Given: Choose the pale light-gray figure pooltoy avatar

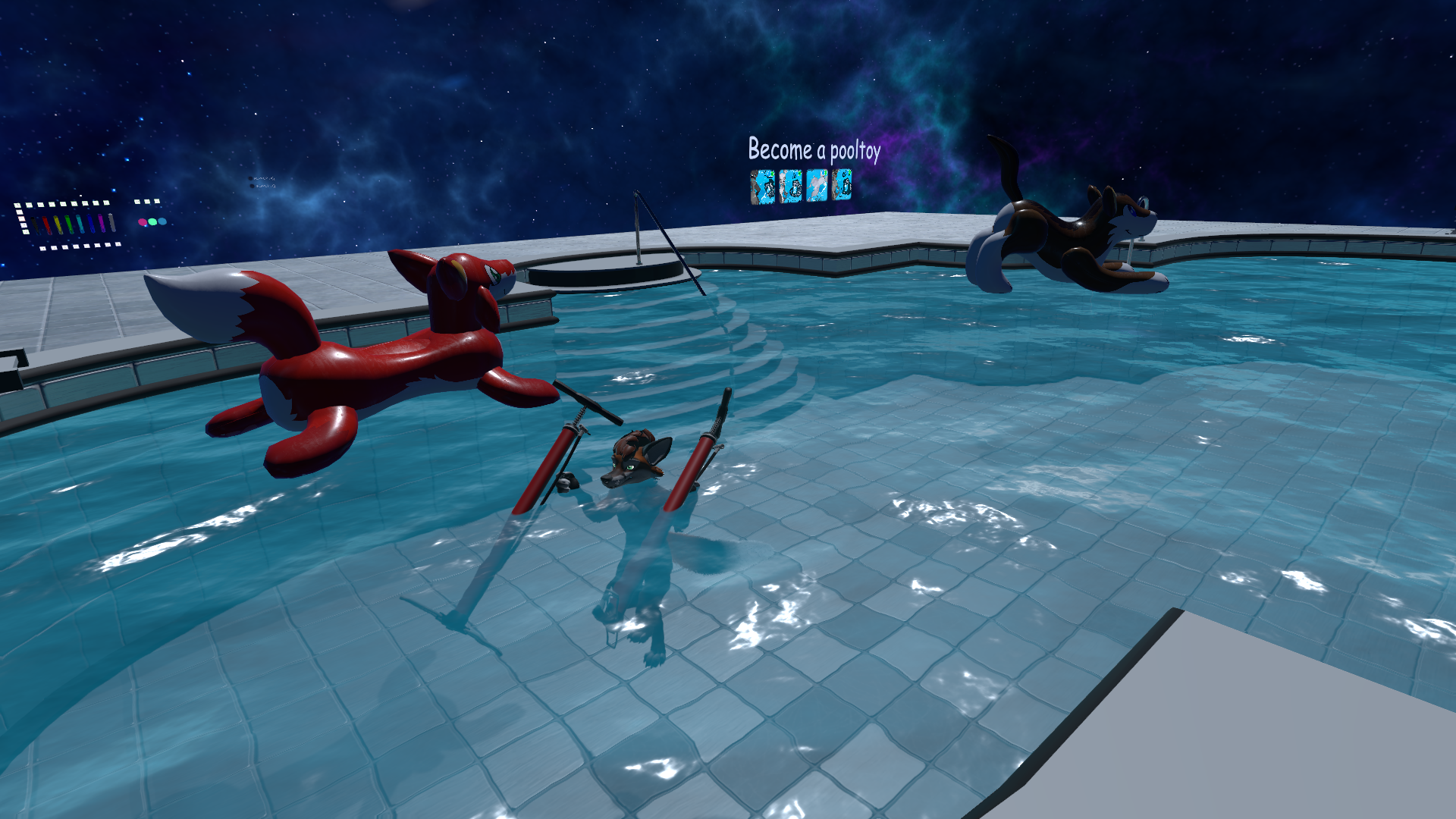Looking at the screenshot, I should point(790,187).
